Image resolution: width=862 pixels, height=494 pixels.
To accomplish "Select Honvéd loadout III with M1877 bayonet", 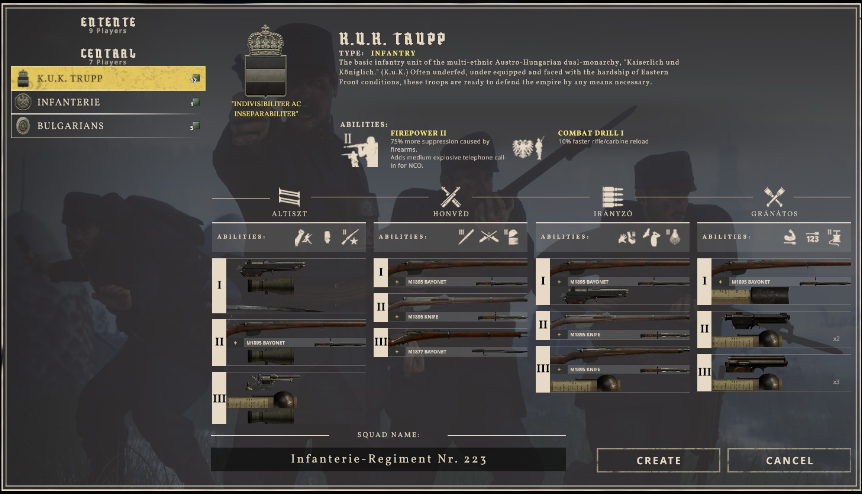I will [x=458, y=344].
